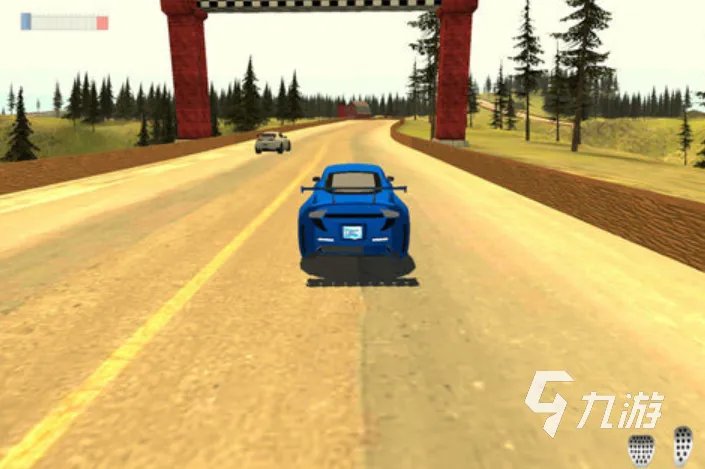
Task: Tap the narrow gas pedal
Action: coord(683,444)
